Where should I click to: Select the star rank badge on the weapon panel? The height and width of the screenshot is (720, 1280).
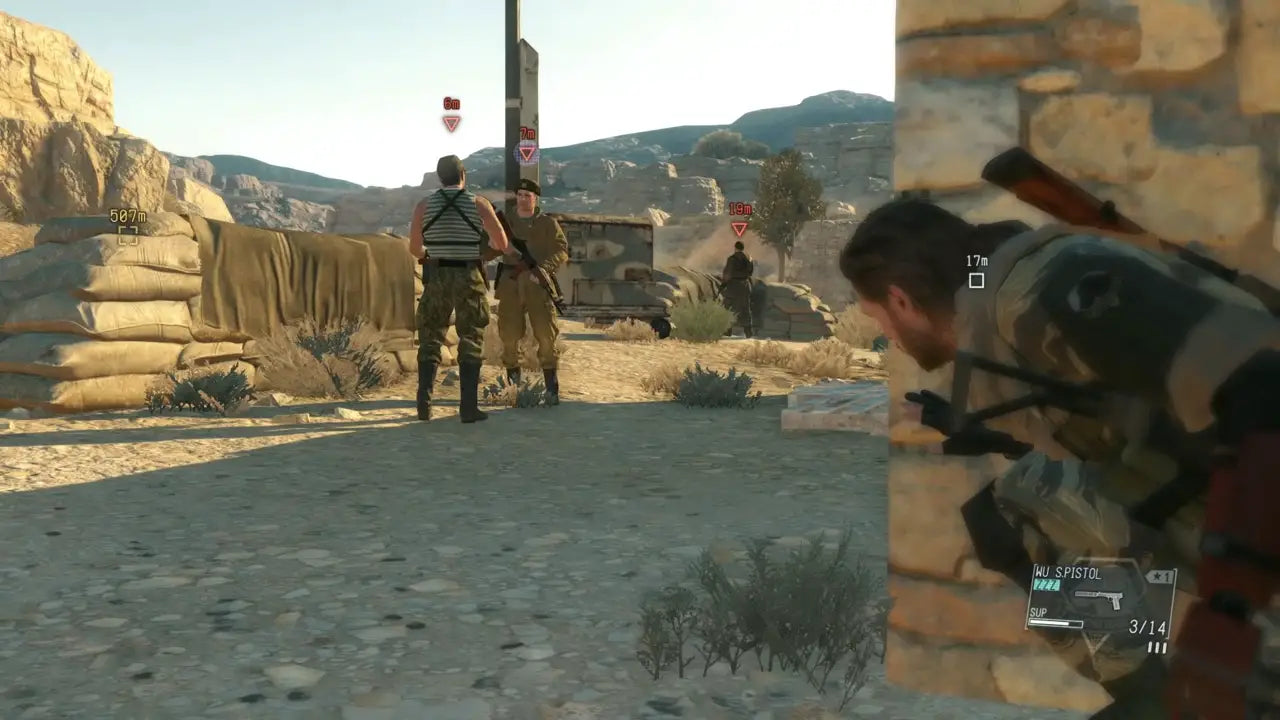(x=1158, y=577)
